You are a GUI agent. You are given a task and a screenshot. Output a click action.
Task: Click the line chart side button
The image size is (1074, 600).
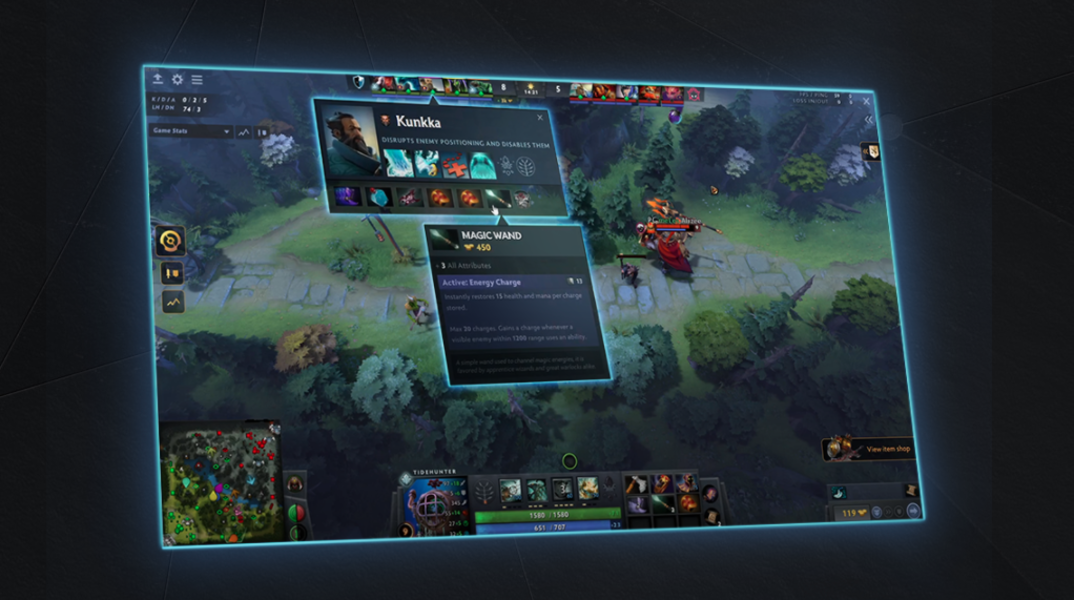[172, 300]
